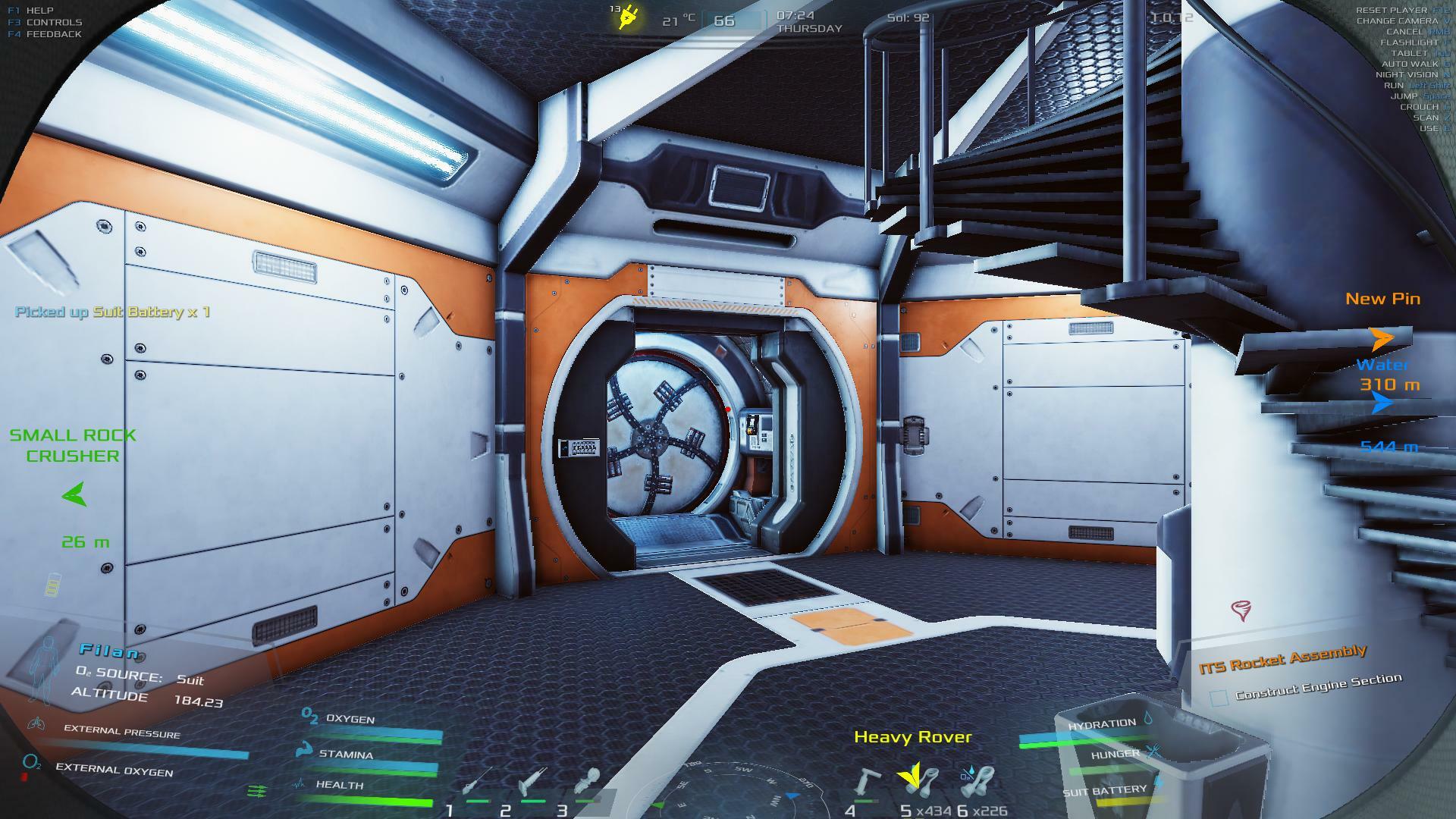The width and height of the screenshot is (1456, 819).
Task: Select the x434 cable item in slot 5
Action: [919, 781]
